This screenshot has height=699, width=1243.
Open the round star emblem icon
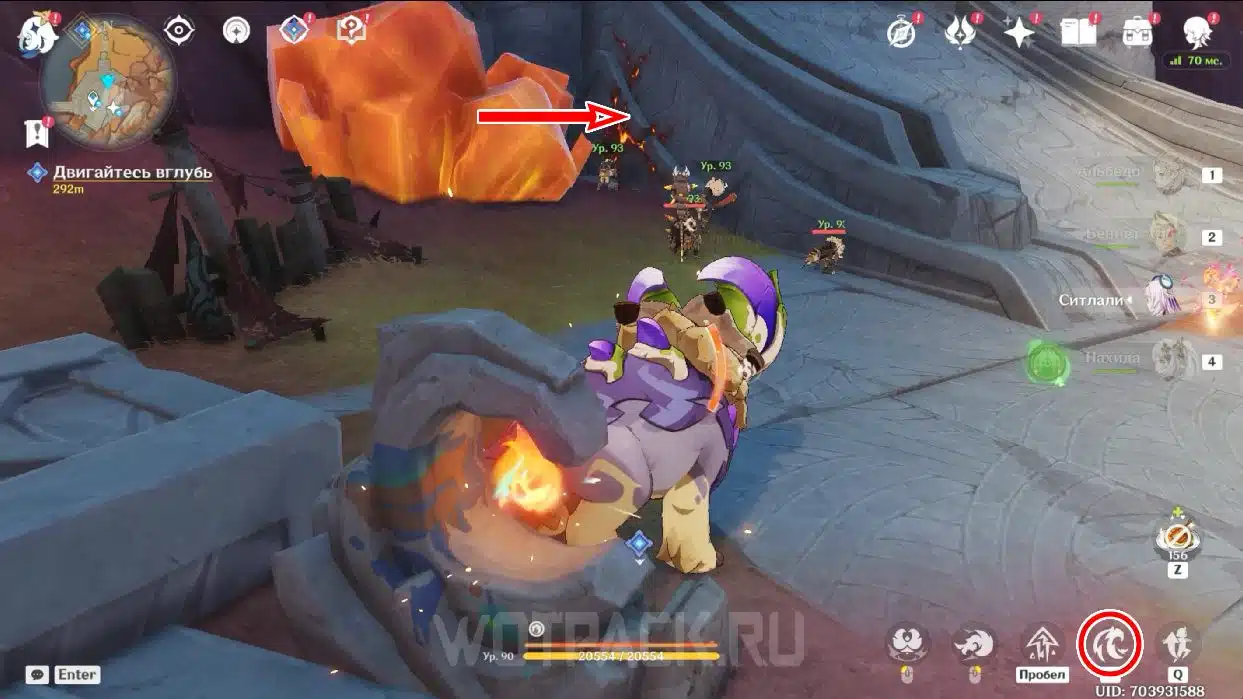point(236,31)
